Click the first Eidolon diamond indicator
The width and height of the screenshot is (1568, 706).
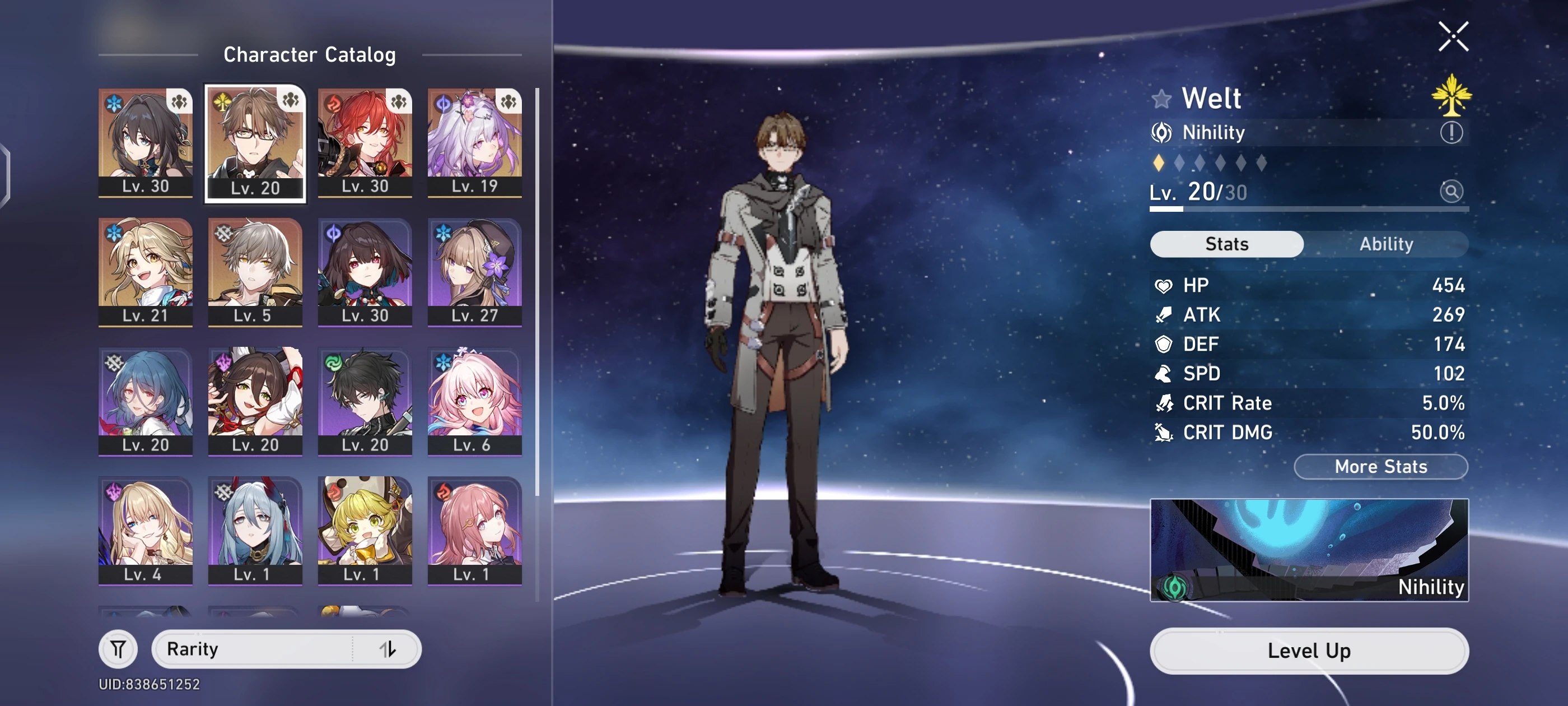pyautogui.click(x=1160, y=162)
